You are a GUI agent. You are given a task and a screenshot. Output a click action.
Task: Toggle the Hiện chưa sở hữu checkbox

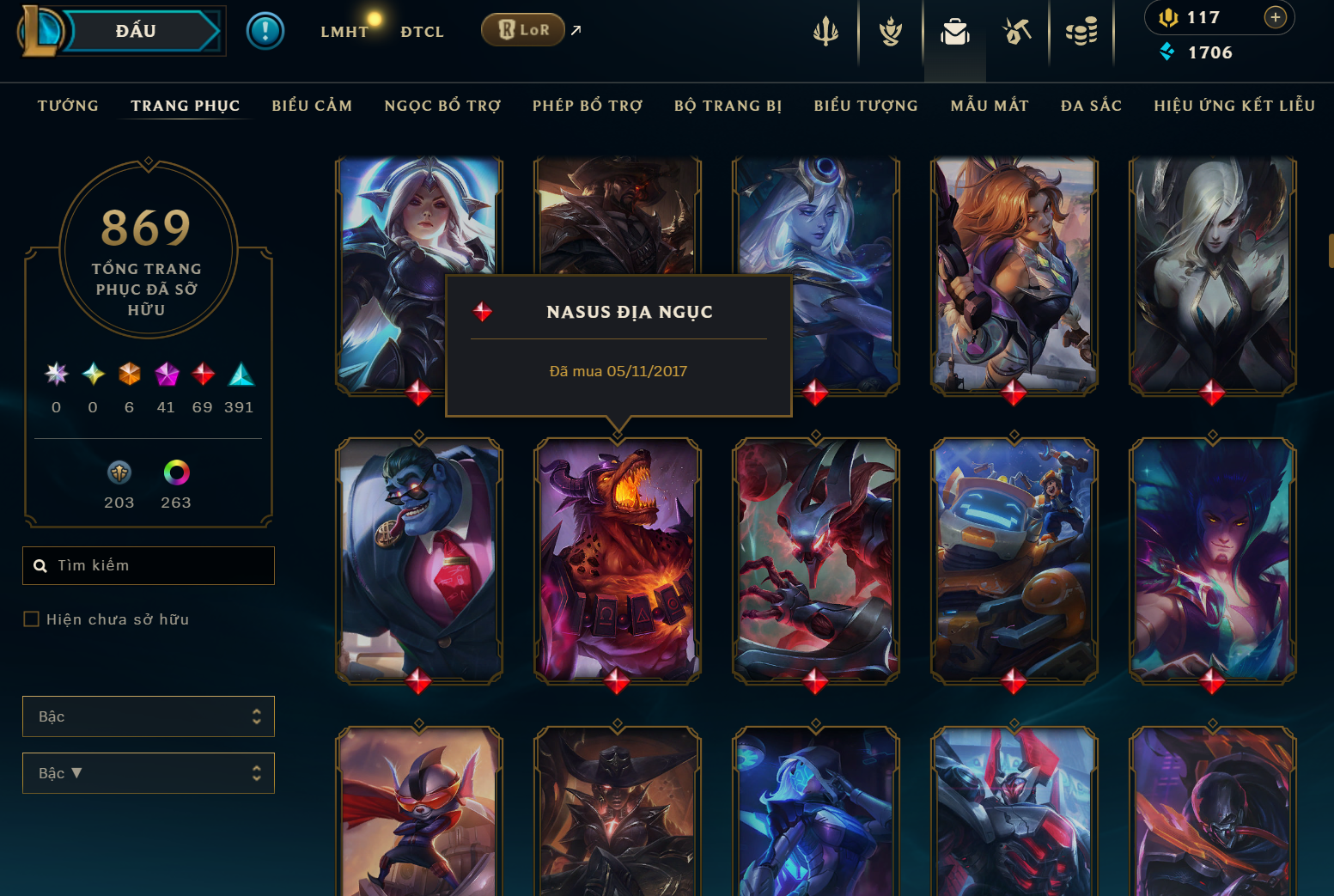[x=32, y=619]
